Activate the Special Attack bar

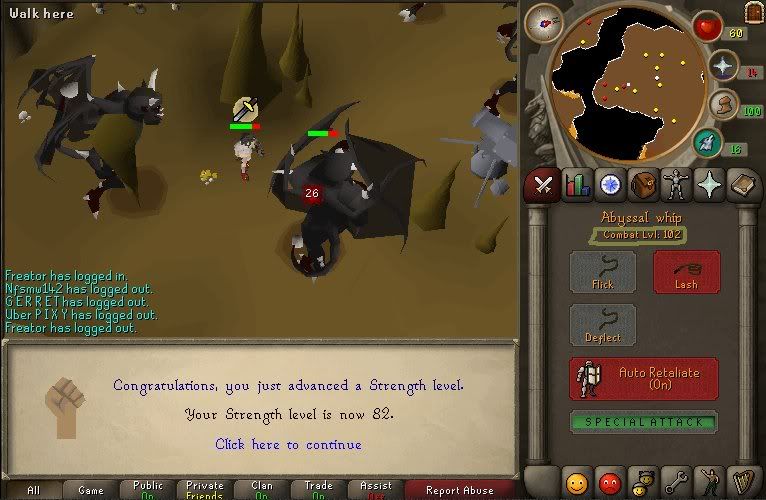(x=644, y=422)
